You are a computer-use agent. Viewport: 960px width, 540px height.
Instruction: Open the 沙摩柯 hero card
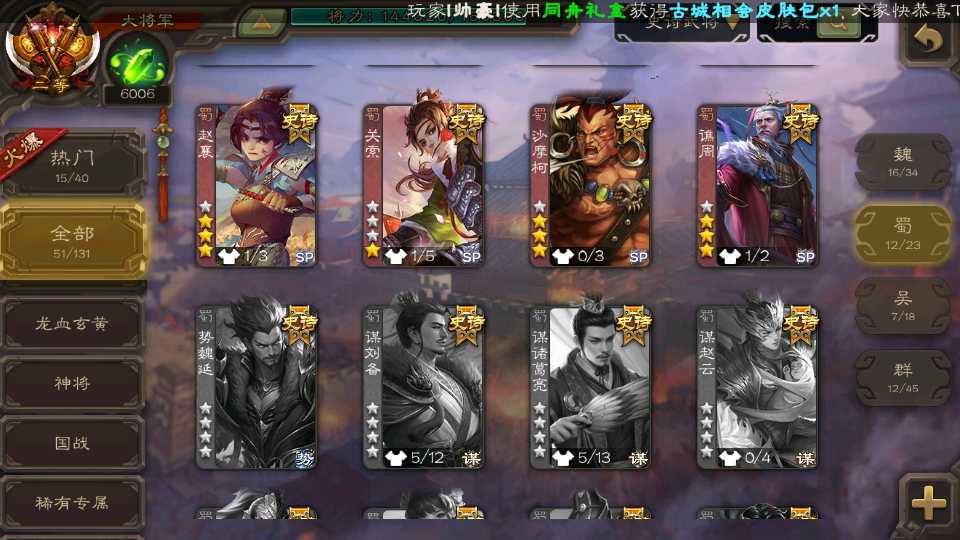click(x=591, y=185)
